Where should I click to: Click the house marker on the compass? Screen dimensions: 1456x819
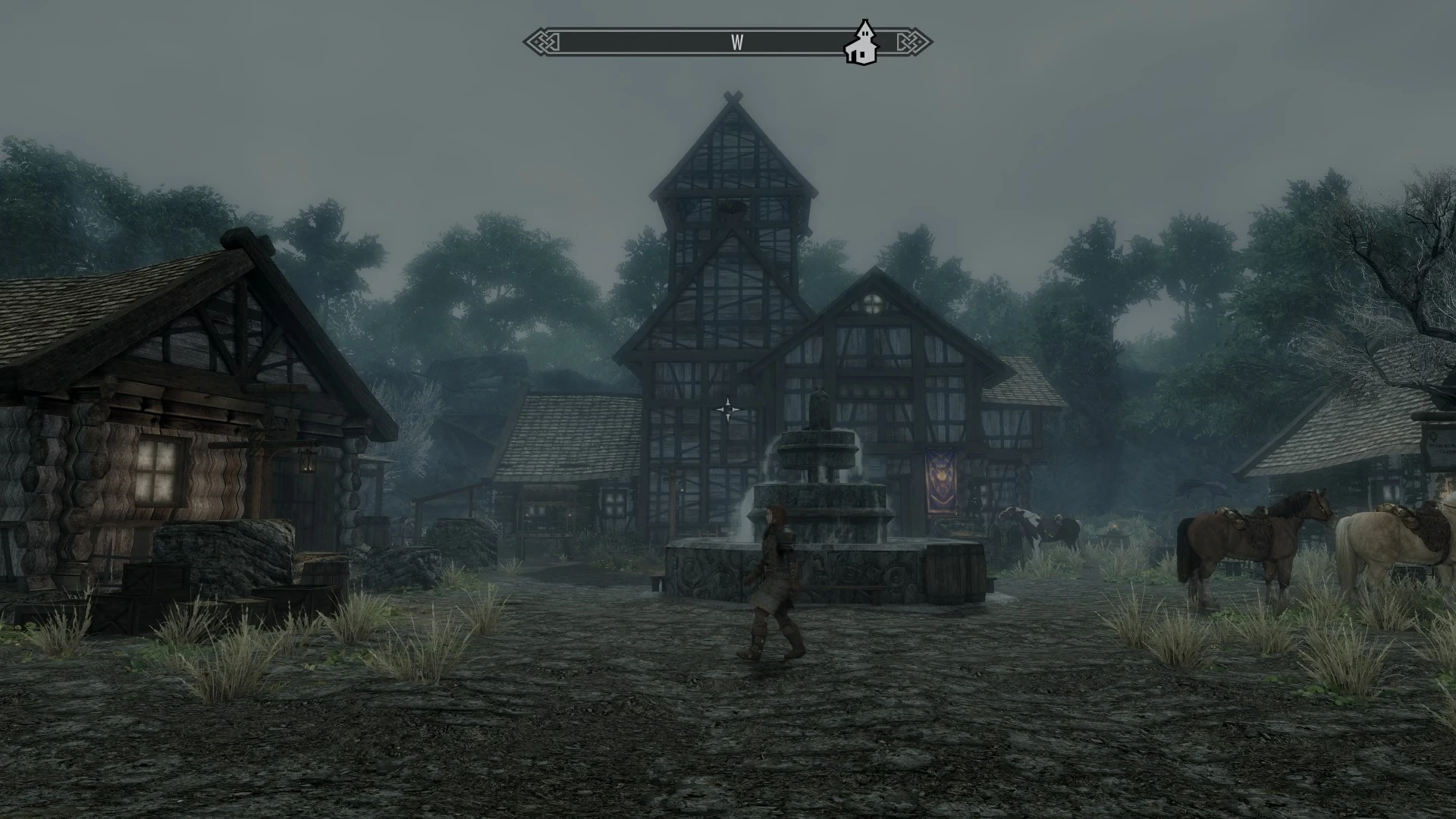tap(861, 45)
